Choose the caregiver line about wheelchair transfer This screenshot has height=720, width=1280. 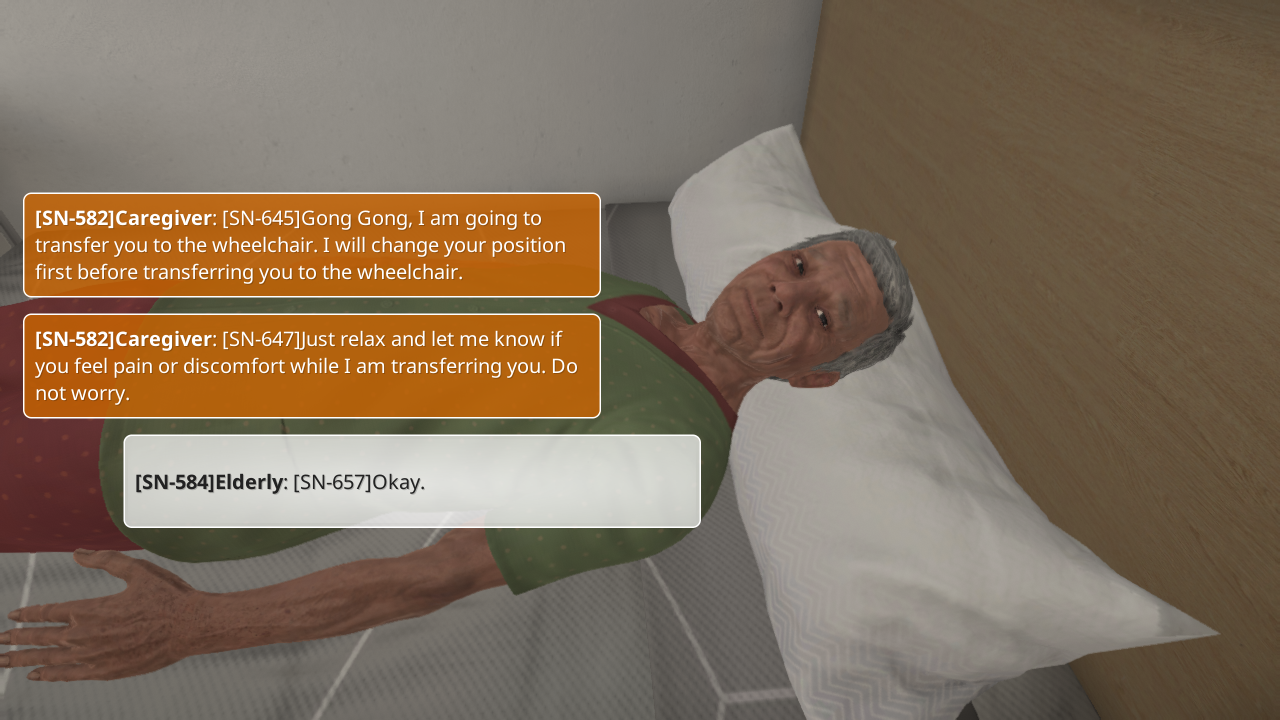(311, 245)
